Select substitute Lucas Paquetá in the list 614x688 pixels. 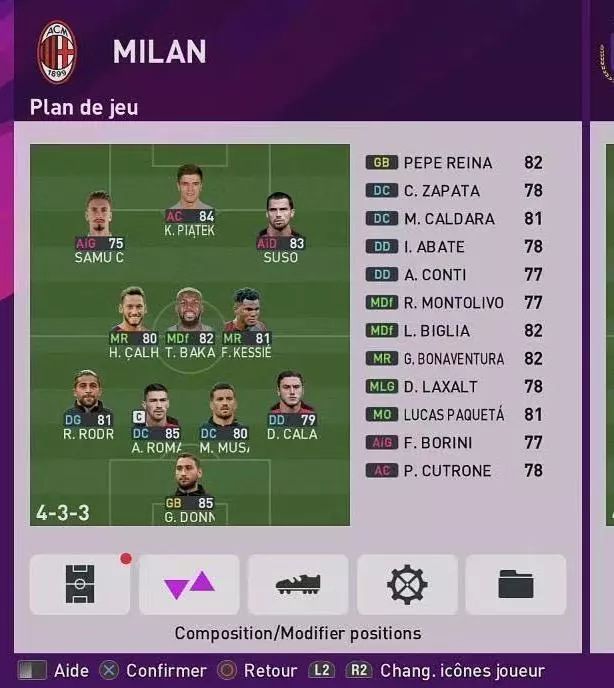(455, 415)
